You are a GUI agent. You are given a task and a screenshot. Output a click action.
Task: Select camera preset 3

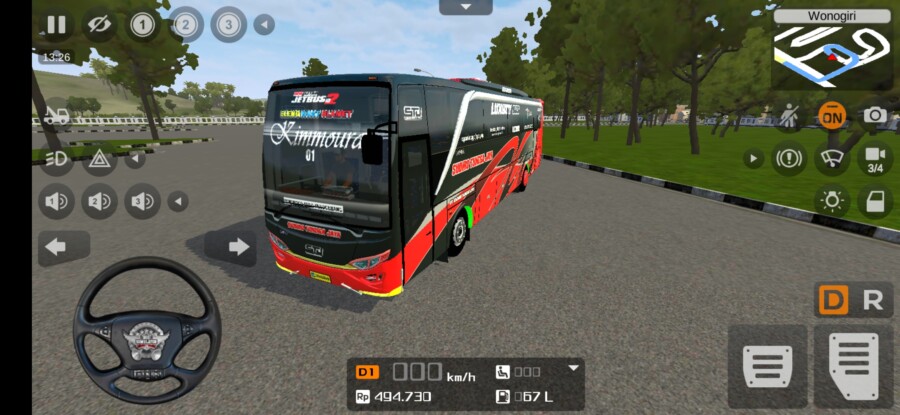[x=229, y=25]
